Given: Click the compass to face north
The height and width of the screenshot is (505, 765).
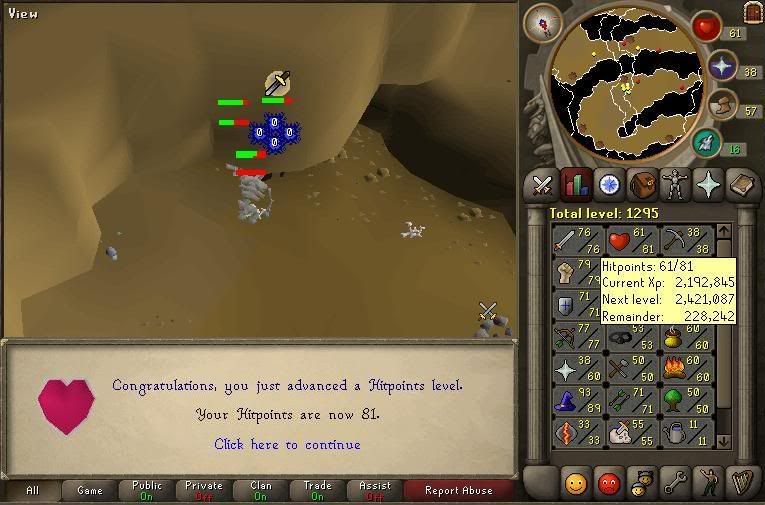Looking at the screenshot, I should (547, 21).
